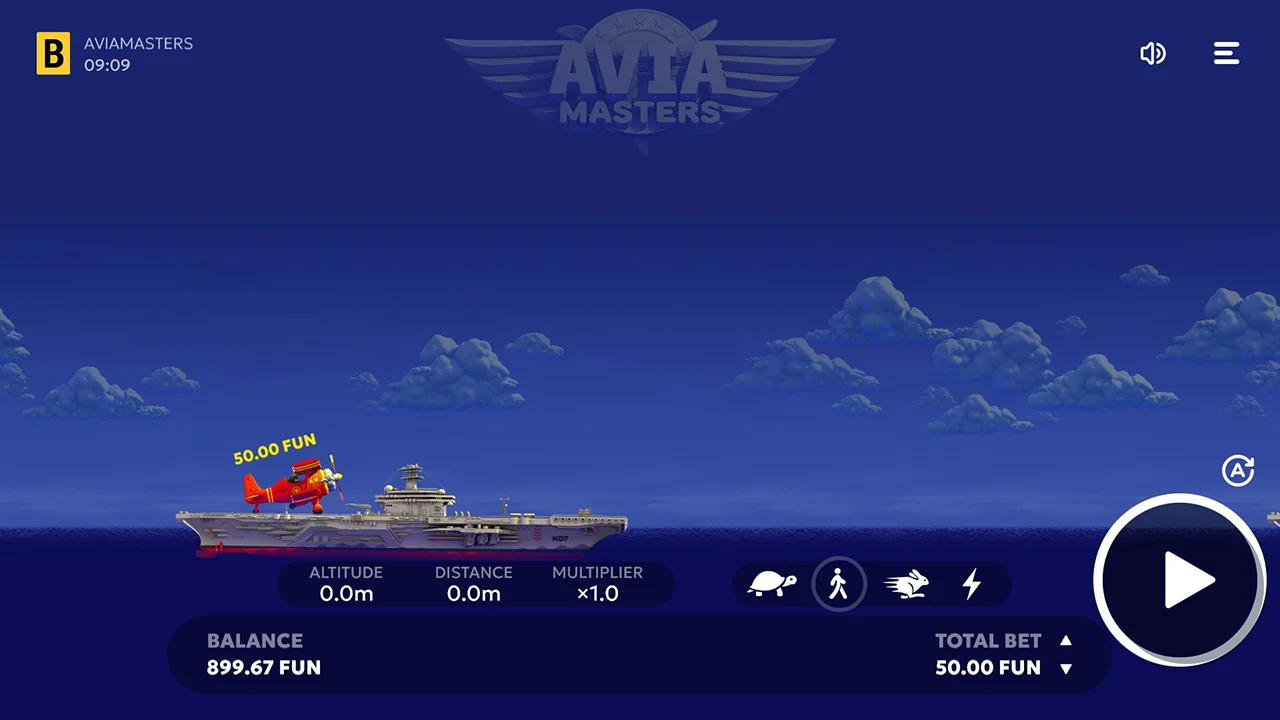Decrease total bet with down arrow
Image resolution: width=1280 pixels, height=720 pixels.
[1066, 668]
